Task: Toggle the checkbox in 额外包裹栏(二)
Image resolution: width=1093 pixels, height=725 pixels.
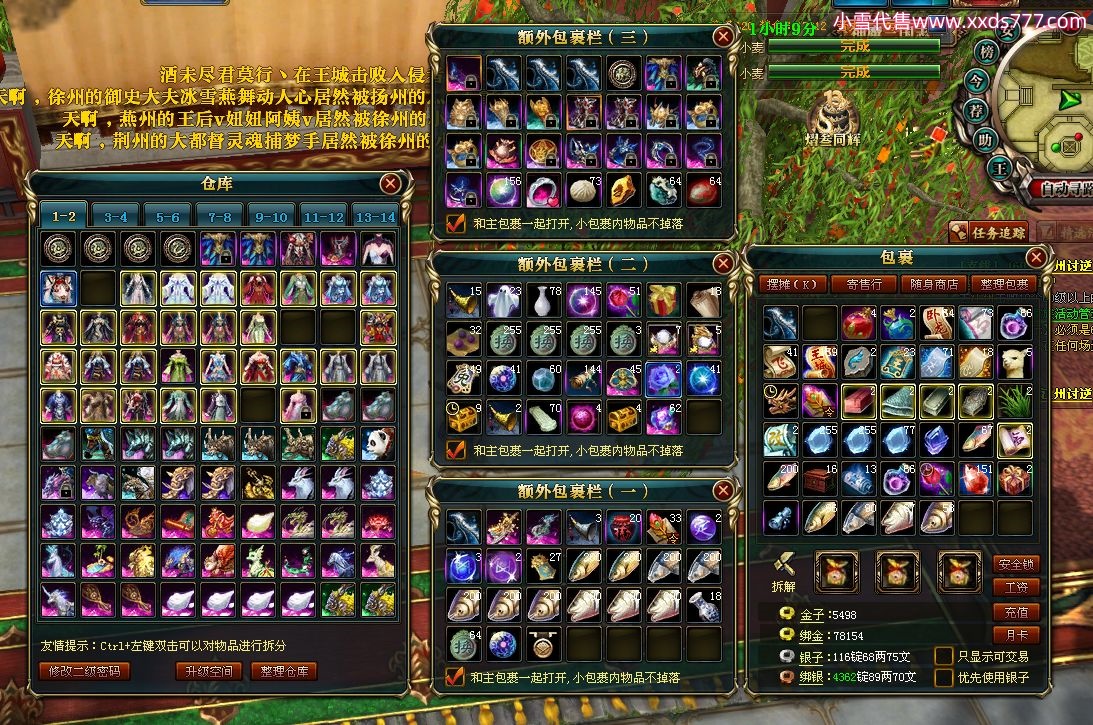Action: click(x=456, y=450)
